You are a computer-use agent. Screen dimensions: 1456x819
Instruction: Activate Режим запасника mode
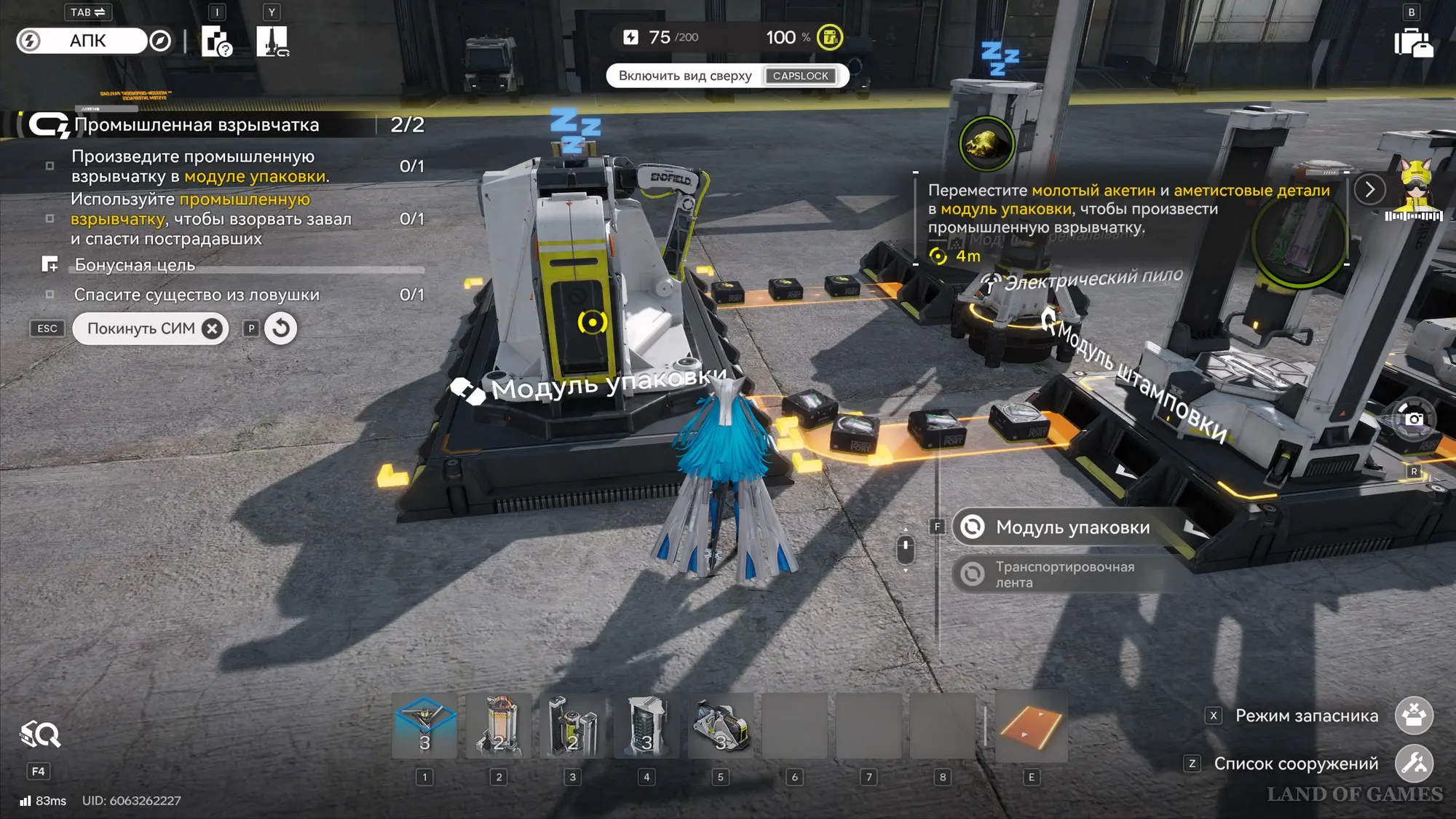[1414, 716]
